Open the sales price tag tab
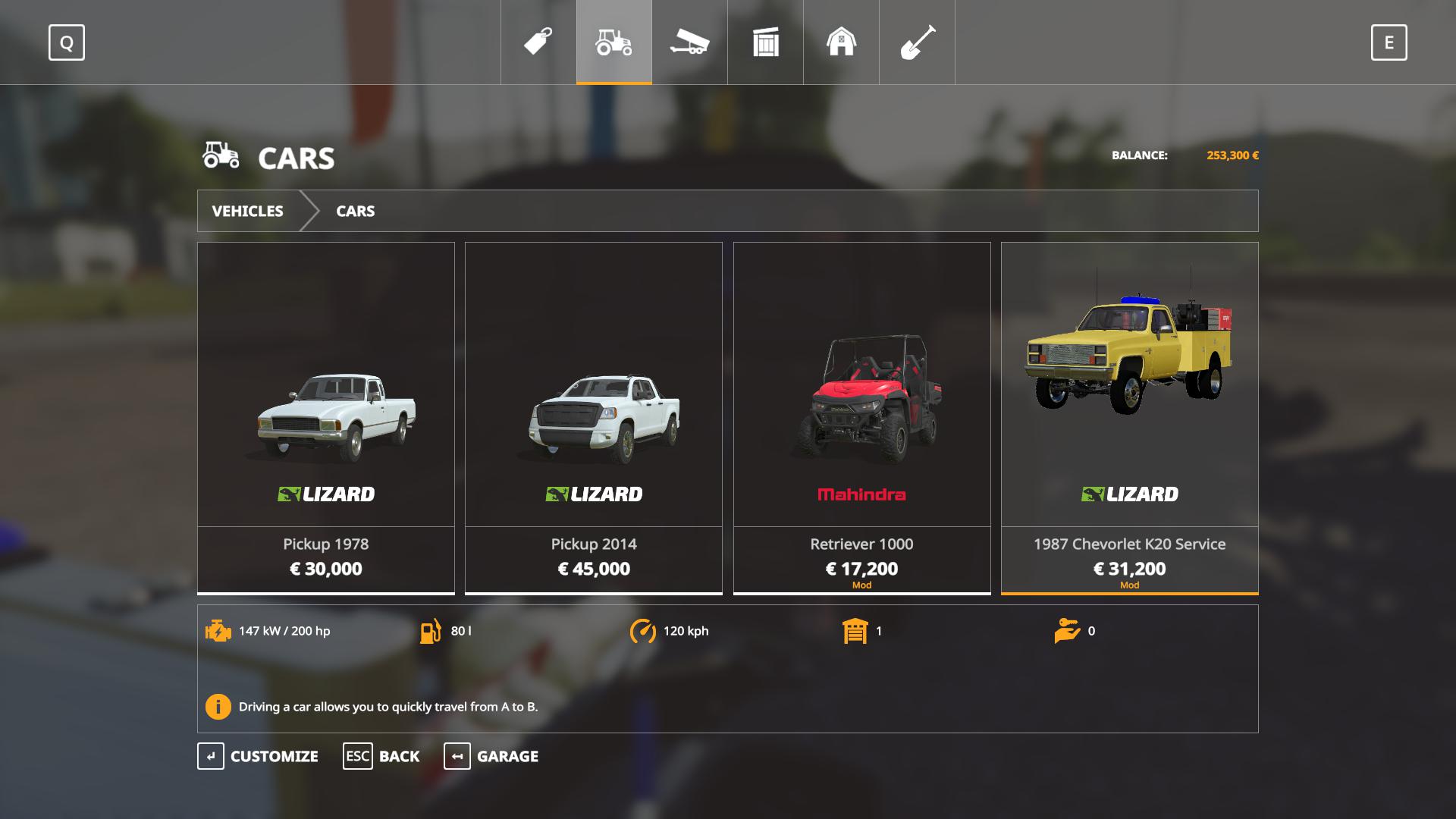 pos(538,42)
